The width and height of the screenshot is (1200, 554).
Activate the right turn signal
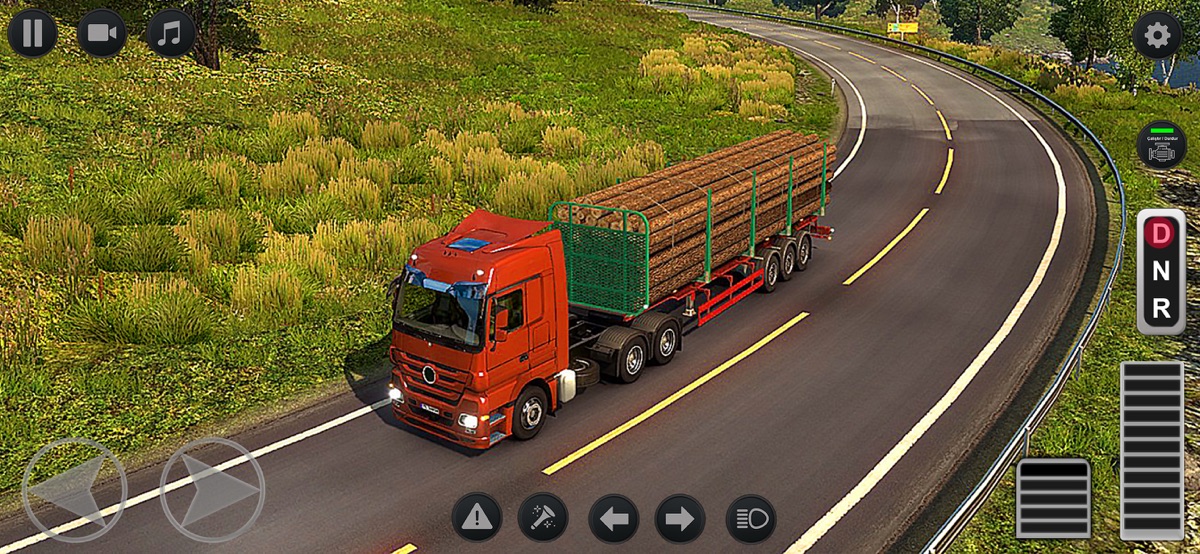click(680, 518)
